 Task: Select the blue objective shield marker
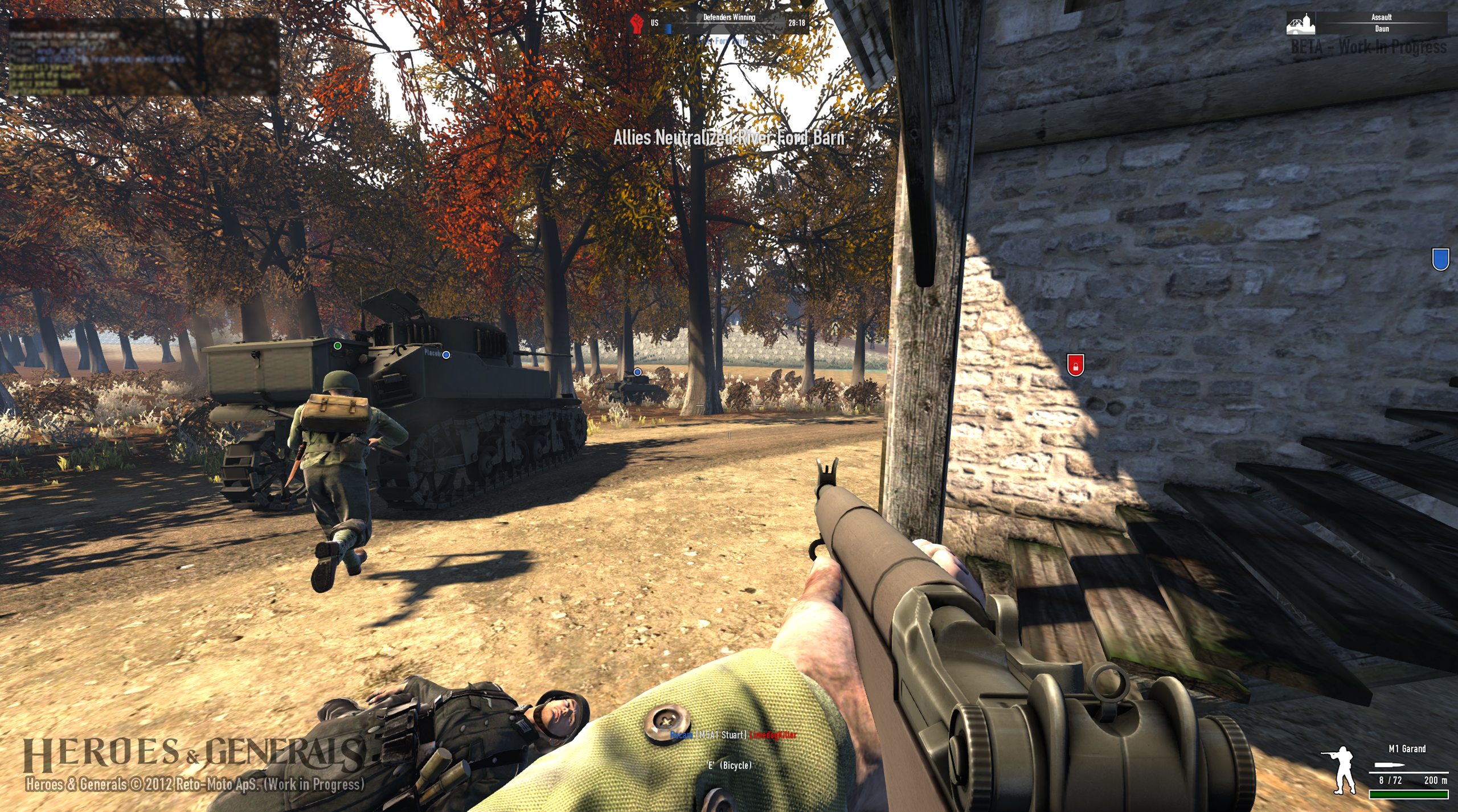[1440, 260]
